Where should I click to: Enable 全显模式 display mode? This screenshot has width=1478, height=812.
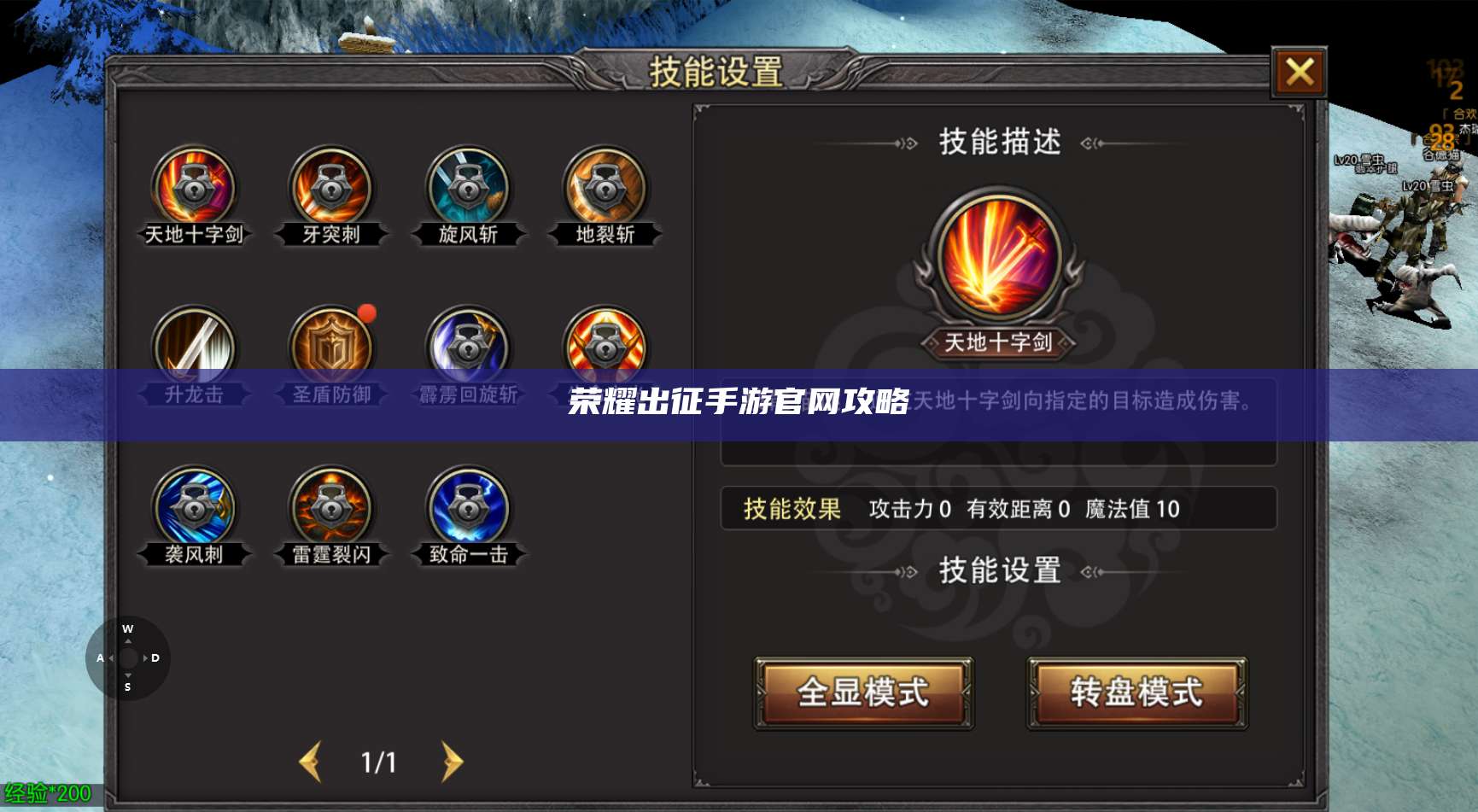(x=862, y=693)
